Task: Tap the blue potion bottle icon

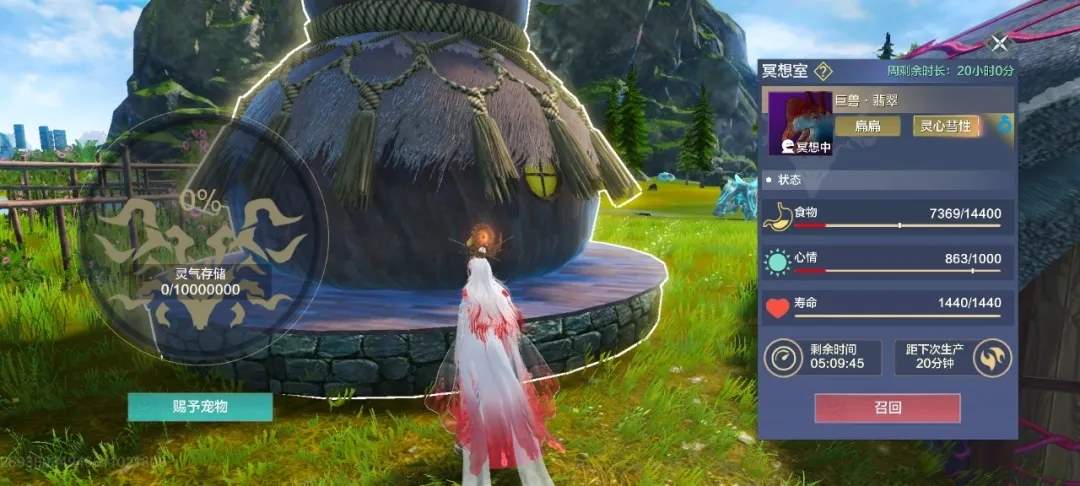Action: pyautogui.click(x=1003, y=125)
